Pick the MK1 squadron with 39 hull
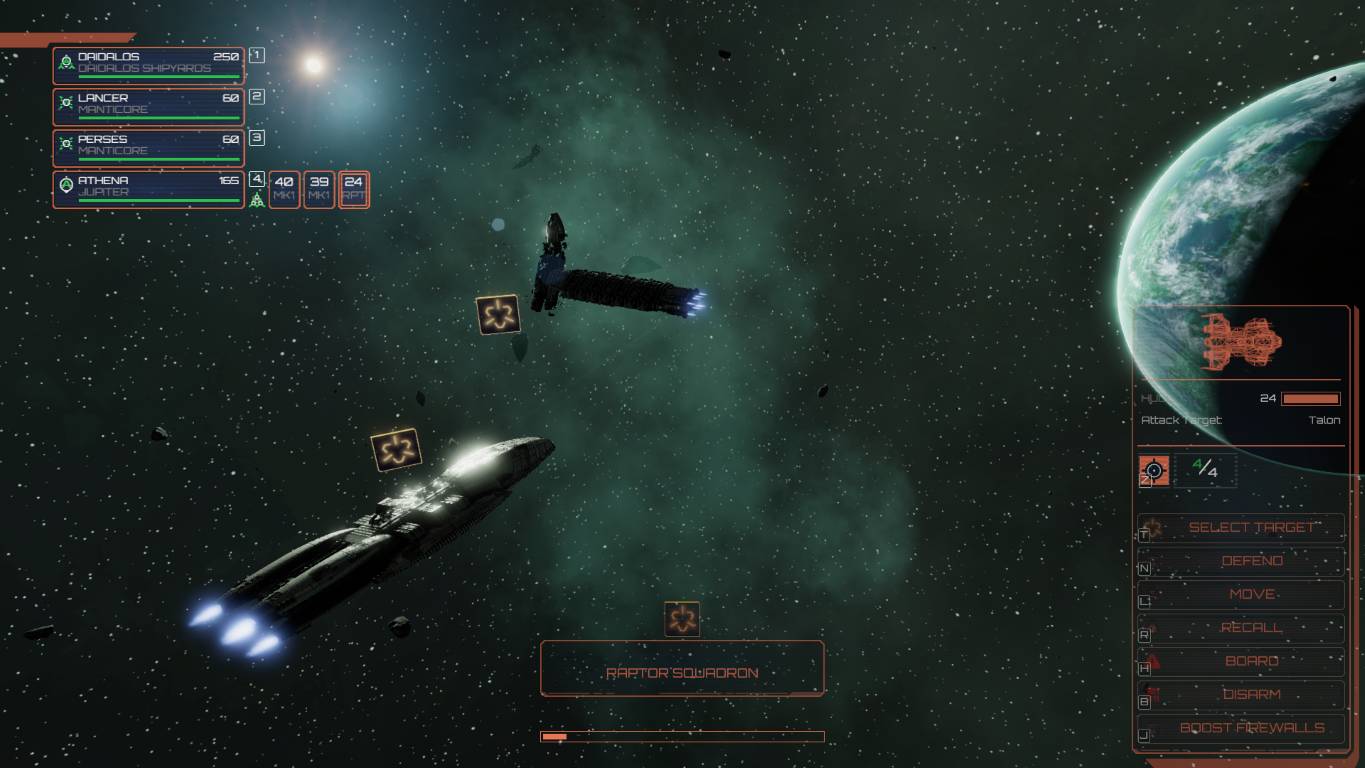The height and width of the screenshot is (768, 1365). click(319, 189)
